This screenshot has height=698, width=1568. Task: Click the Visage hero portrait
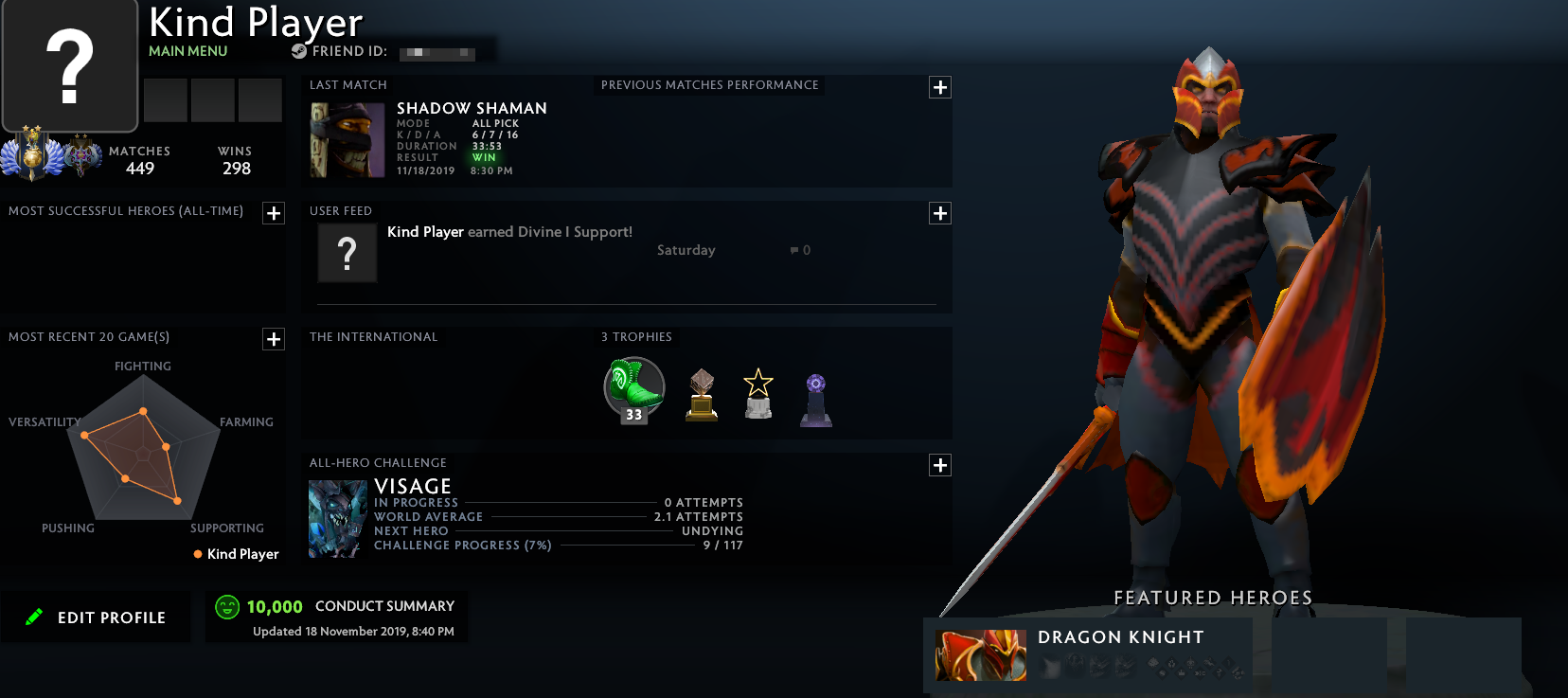pos(336,518)
